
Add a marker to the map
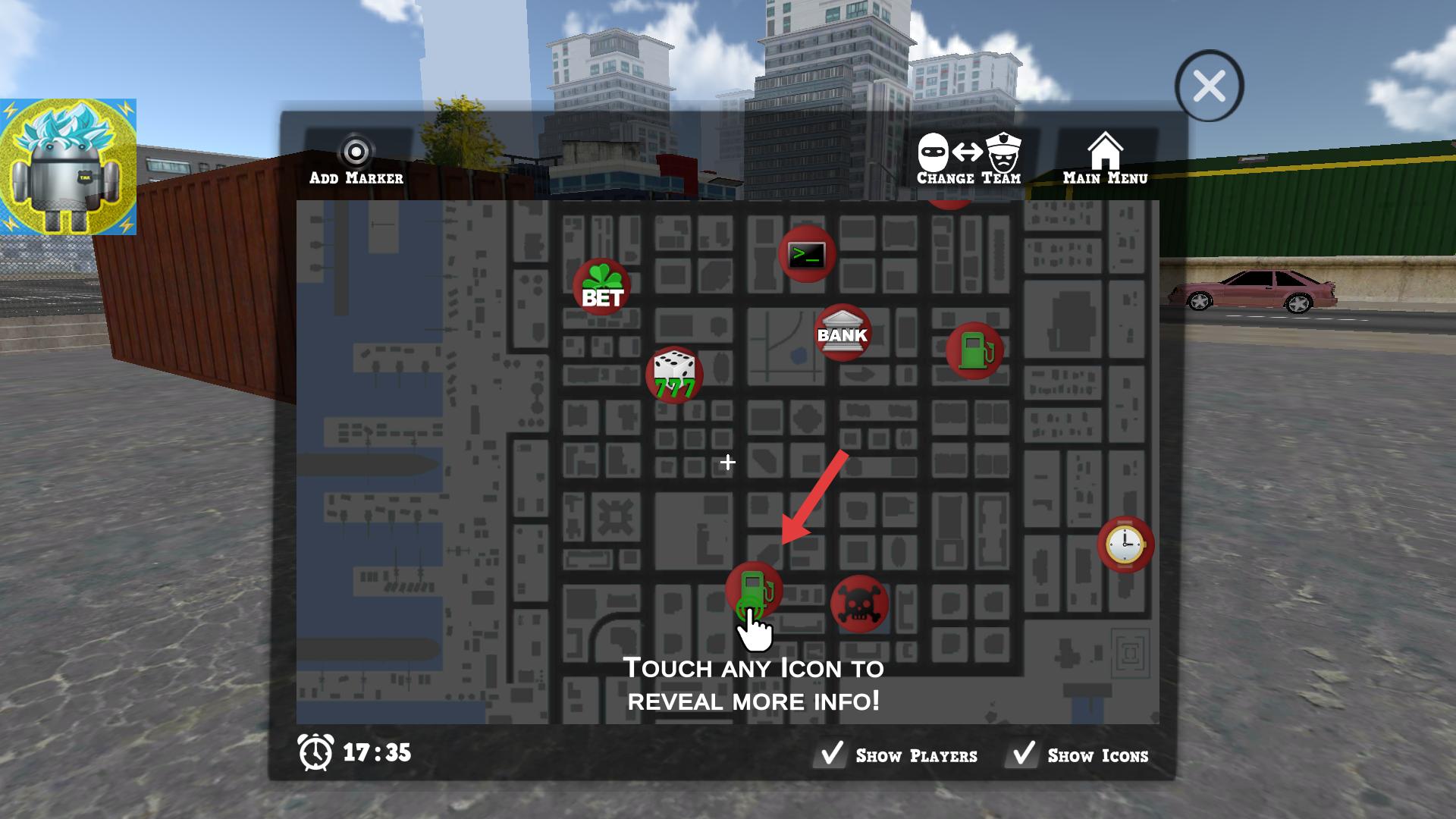tap(356, 161)
